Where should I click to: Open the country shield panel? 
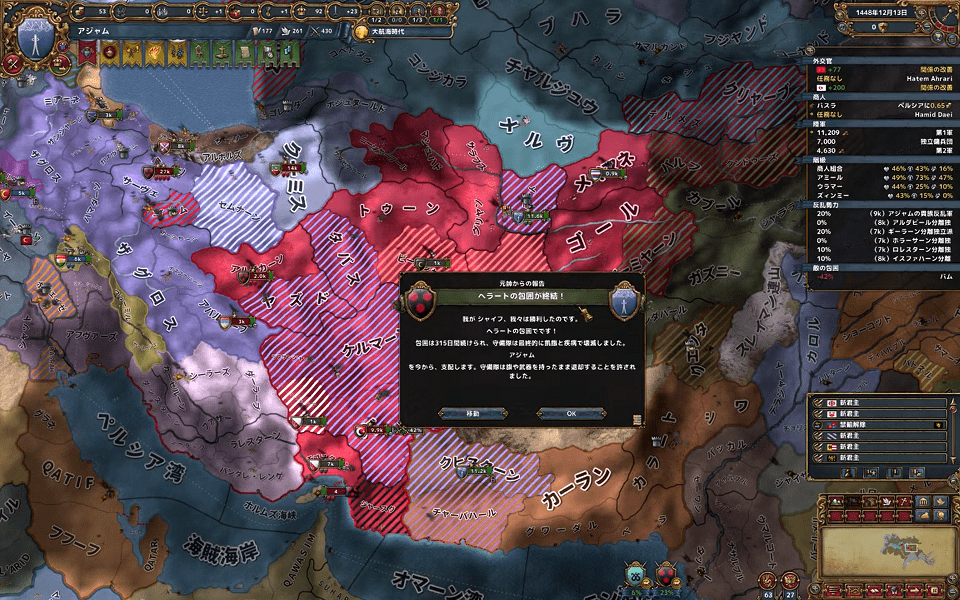[x=37, y=40]
